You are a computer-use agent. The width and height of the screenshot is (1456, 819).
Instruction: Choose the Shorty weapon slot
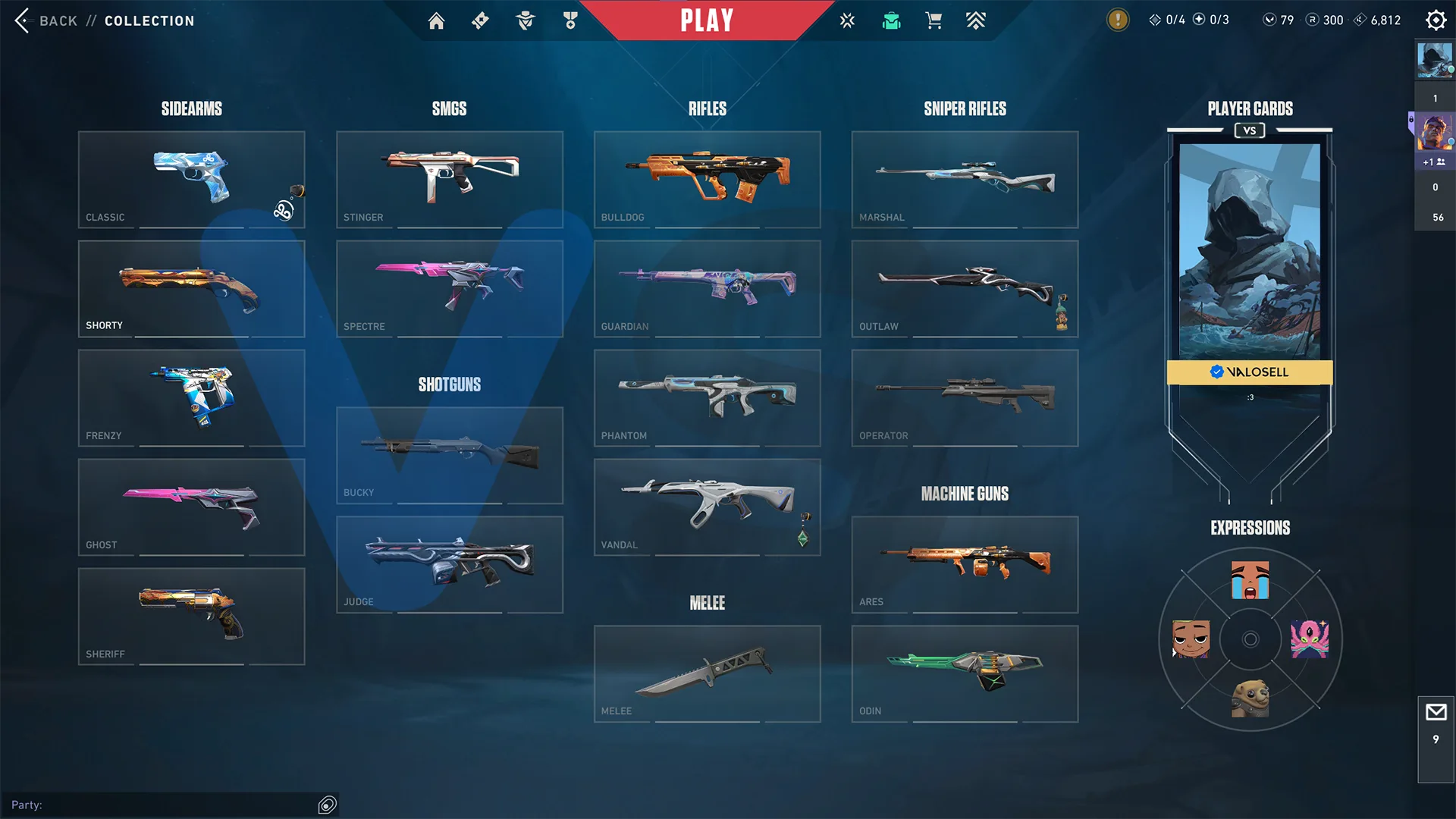point(191,288)
